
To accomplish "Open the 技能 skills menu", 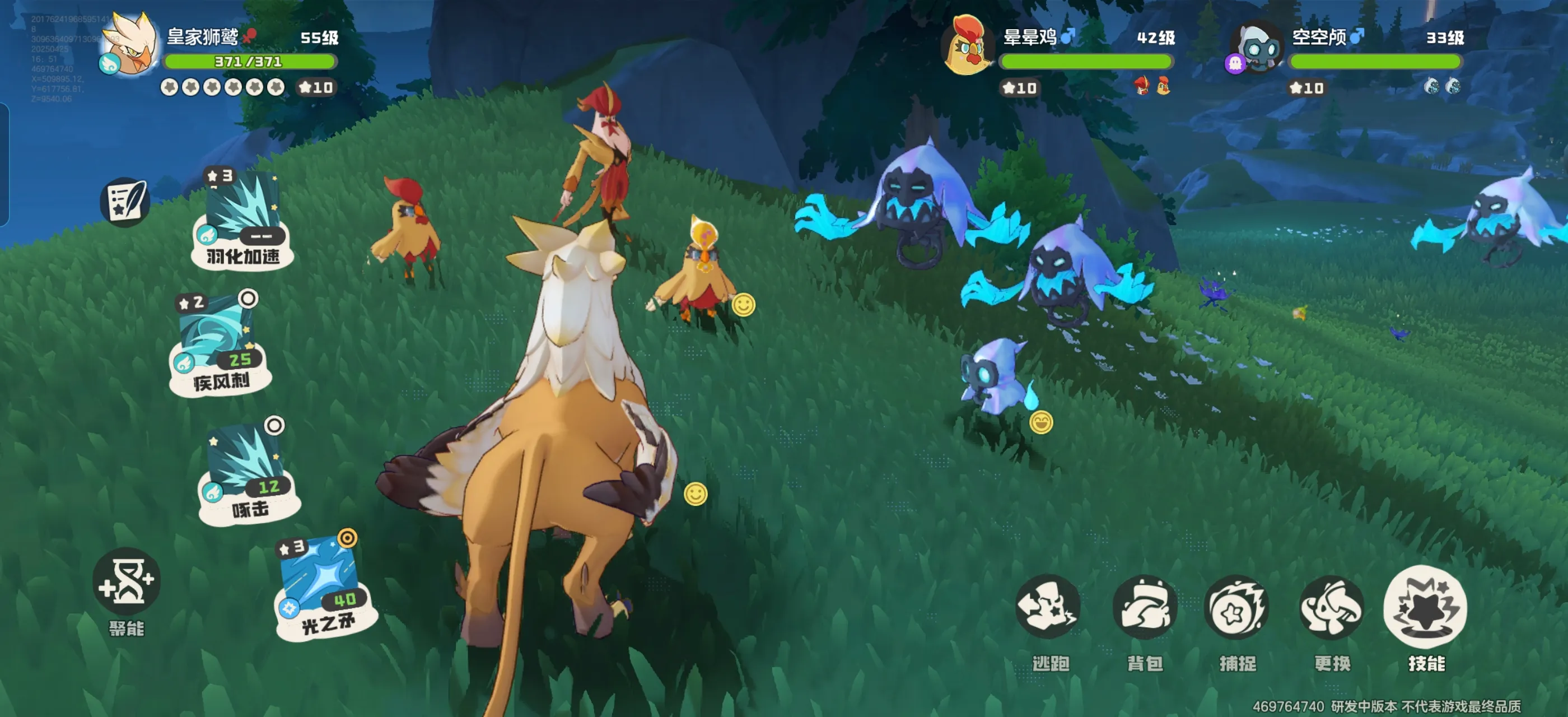I will tap(1426, 607).
